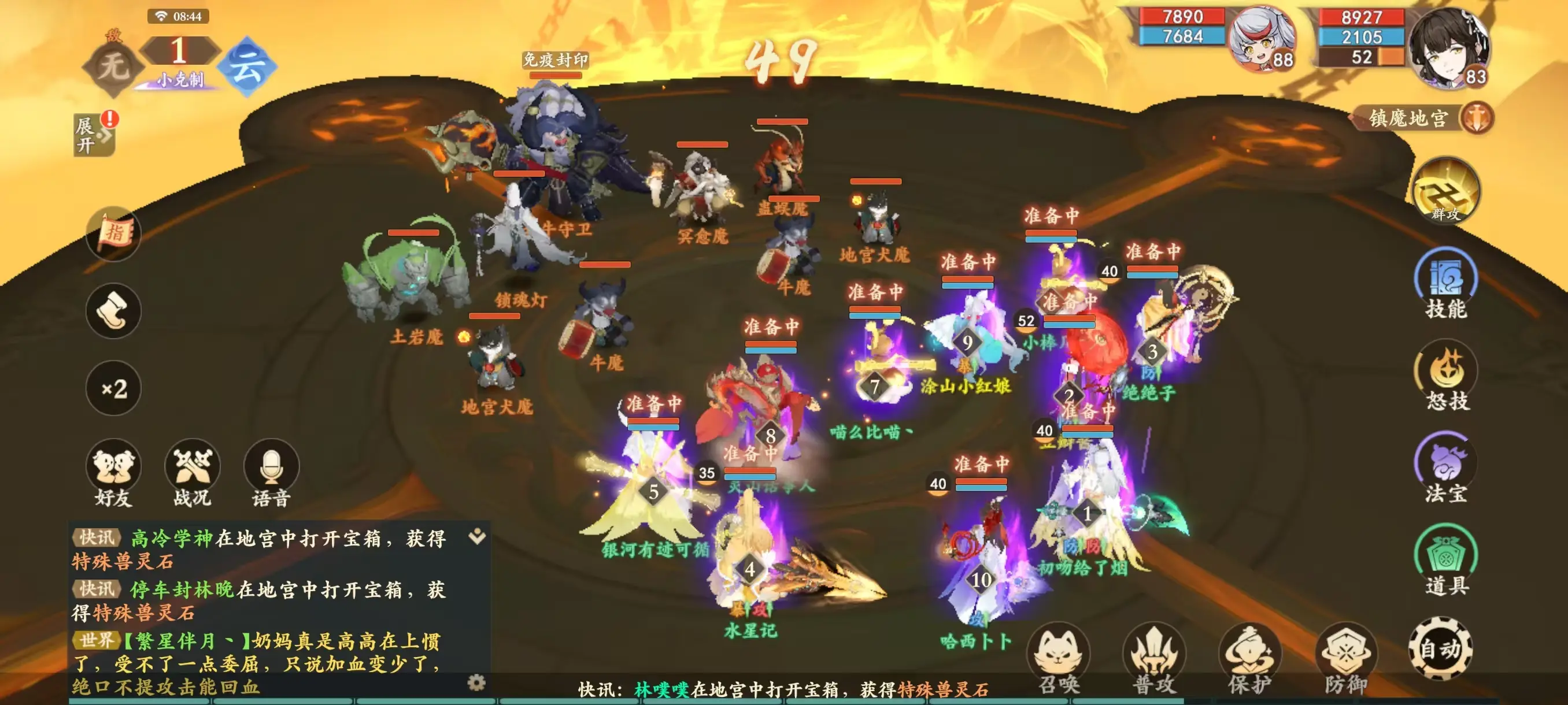Toggle ×2 battle speed
Image resolution: width=1568 pixels, height=705 pixels.
point(113,388)
